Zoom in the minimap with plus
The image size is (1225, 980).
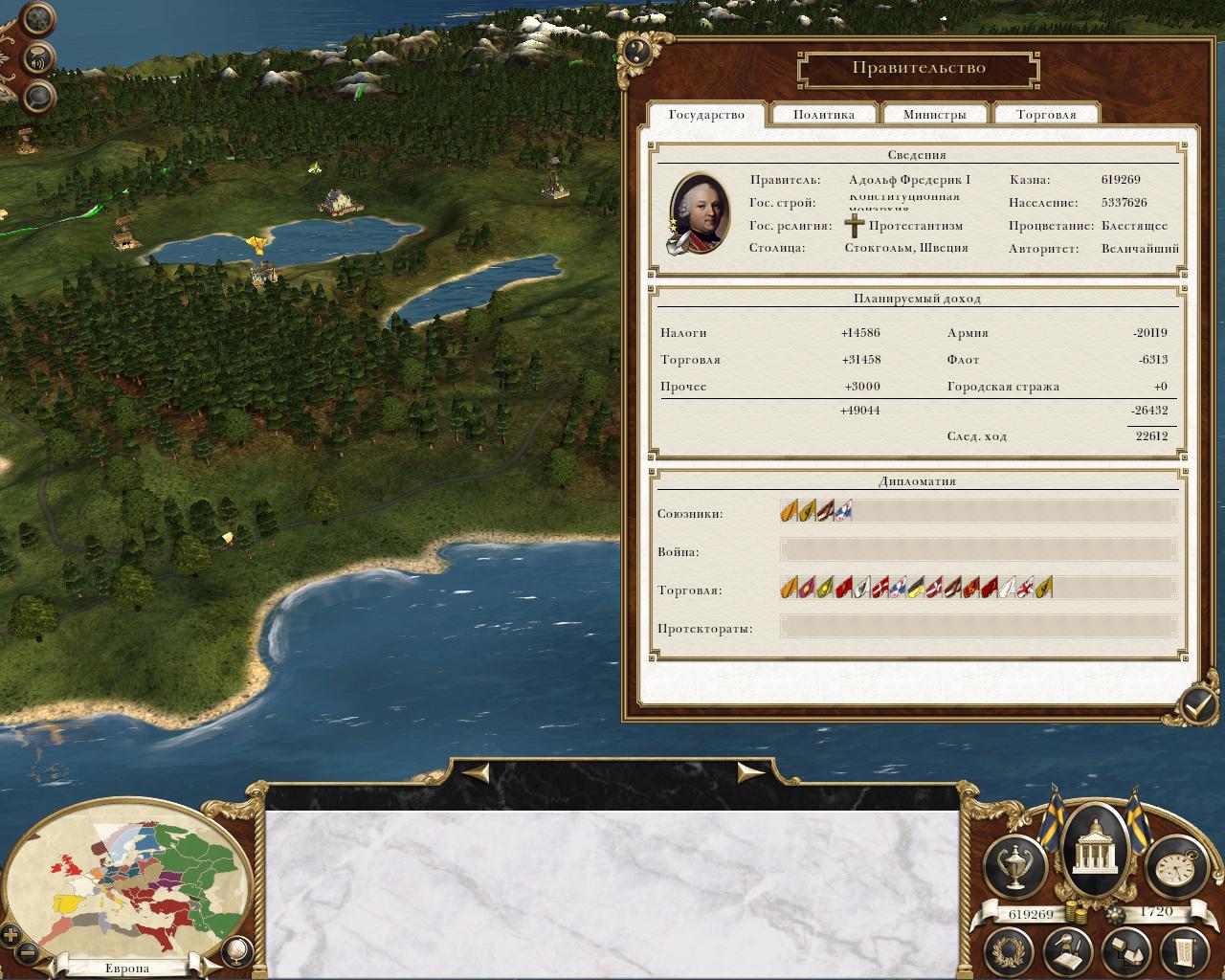click(11, 935)
